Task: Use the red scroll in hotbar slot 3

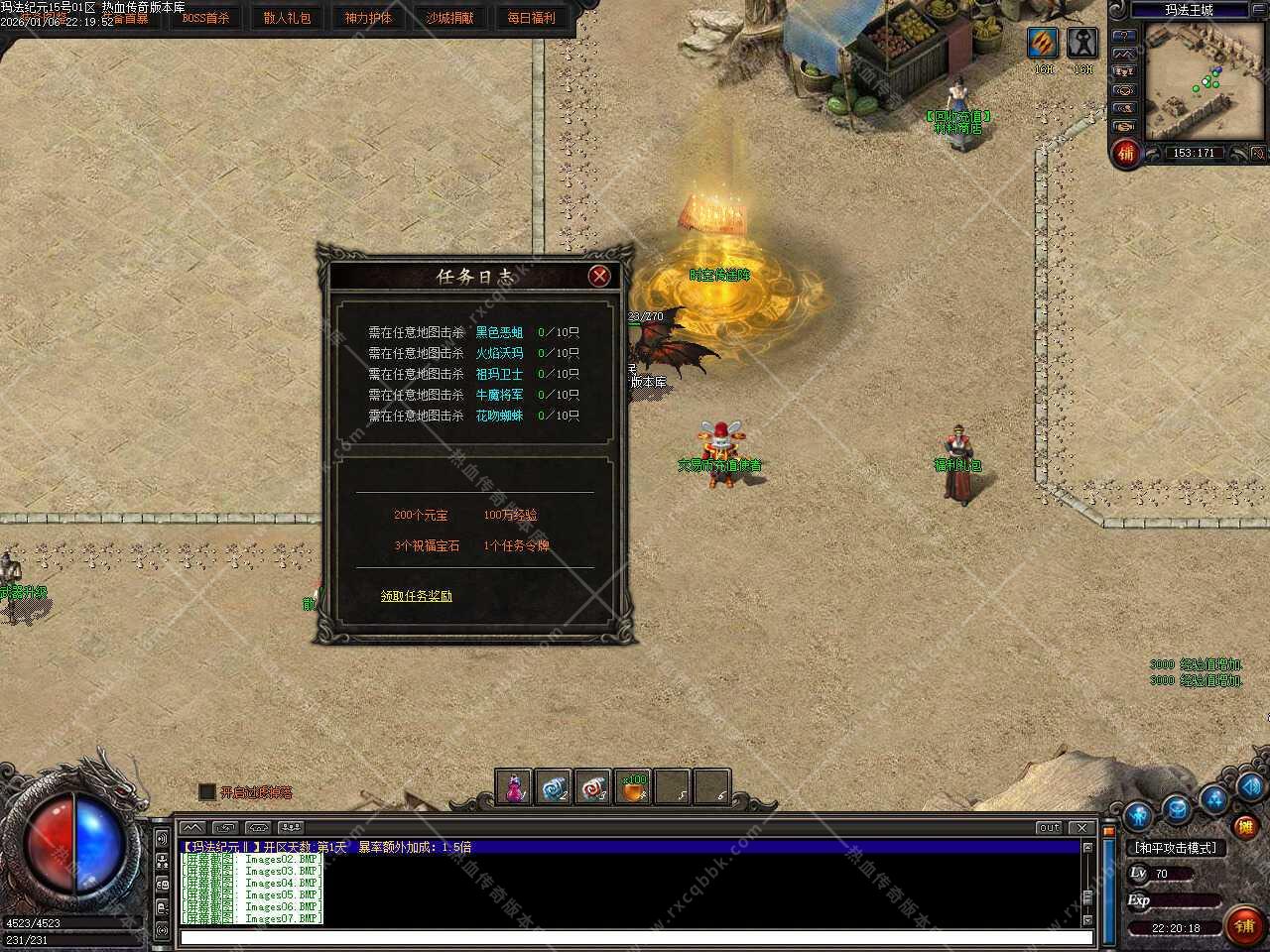Action: pos(593,788)
